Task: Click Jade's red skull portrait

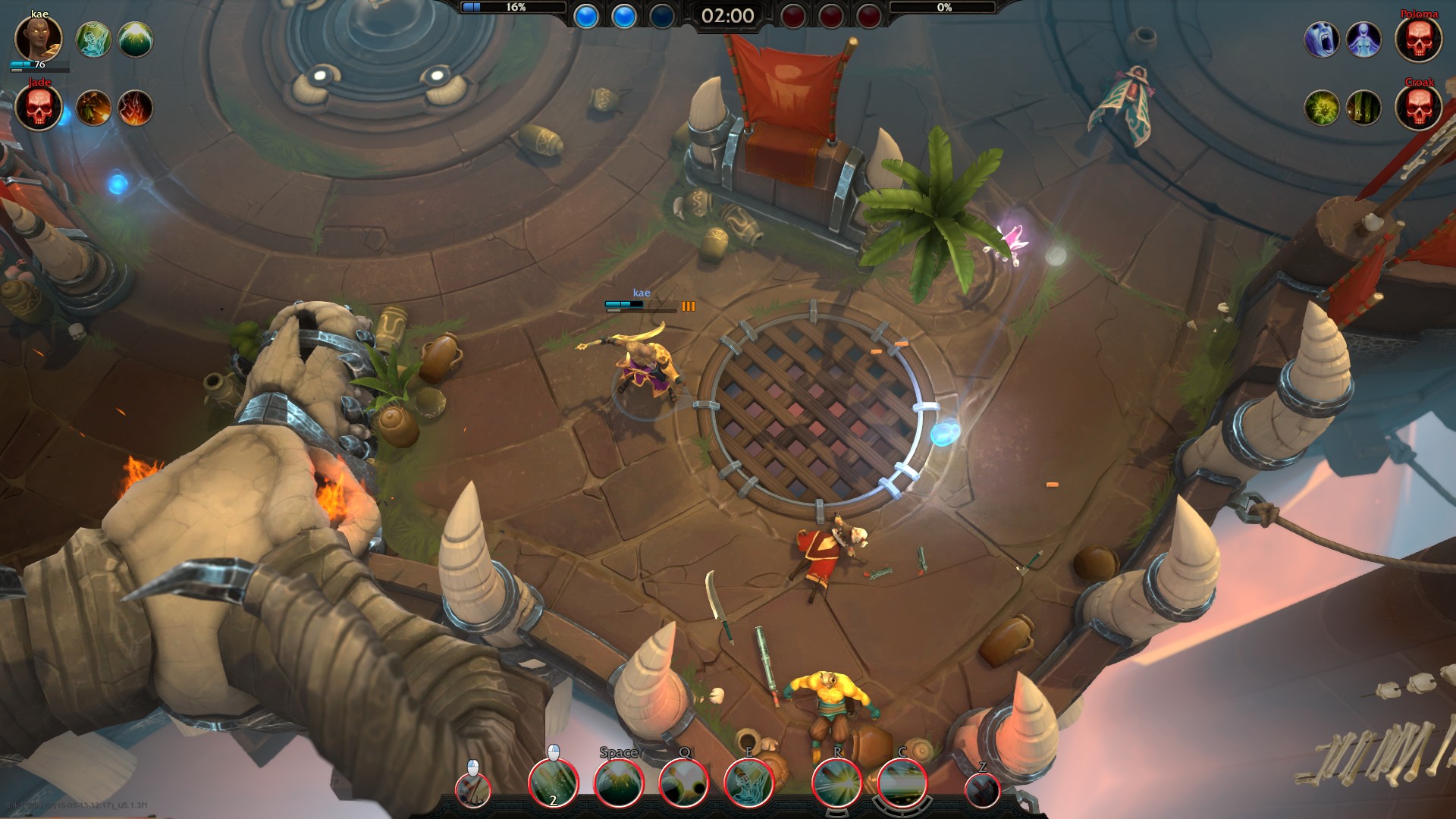Action: (x=38, y=108)
